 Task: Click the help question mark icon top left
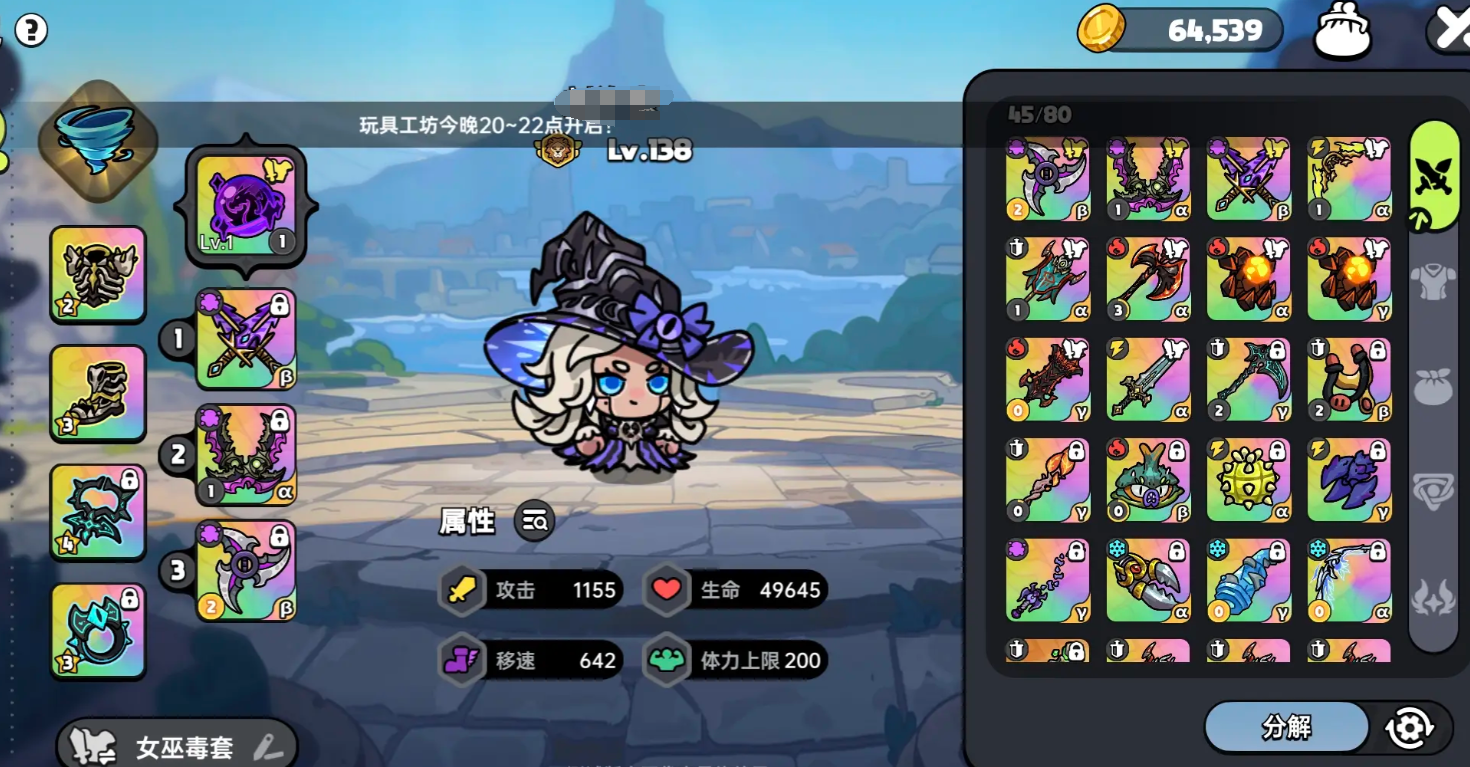point(32,30)
